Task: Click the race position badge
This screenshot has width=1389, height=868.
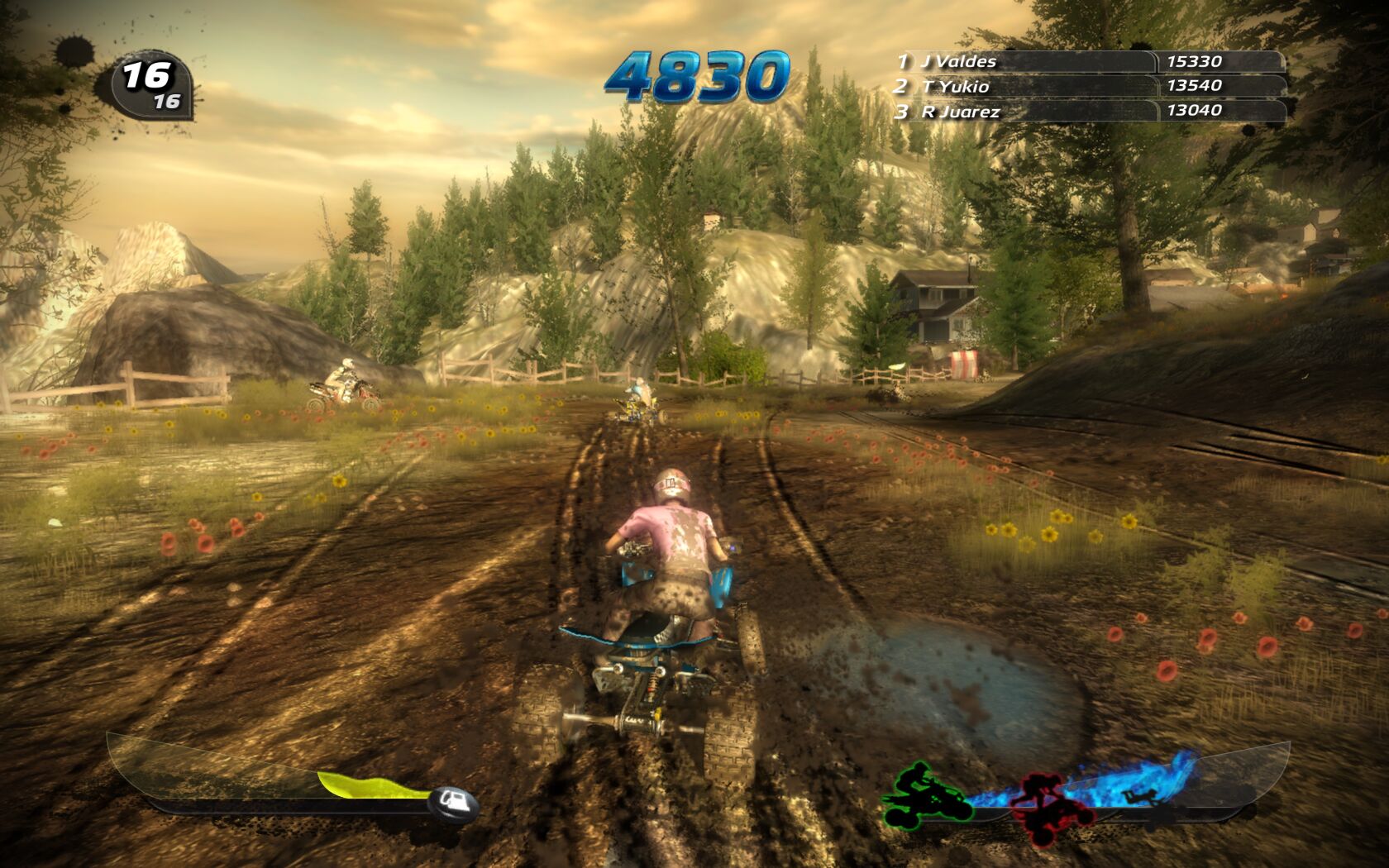Action: pos(152,87)
